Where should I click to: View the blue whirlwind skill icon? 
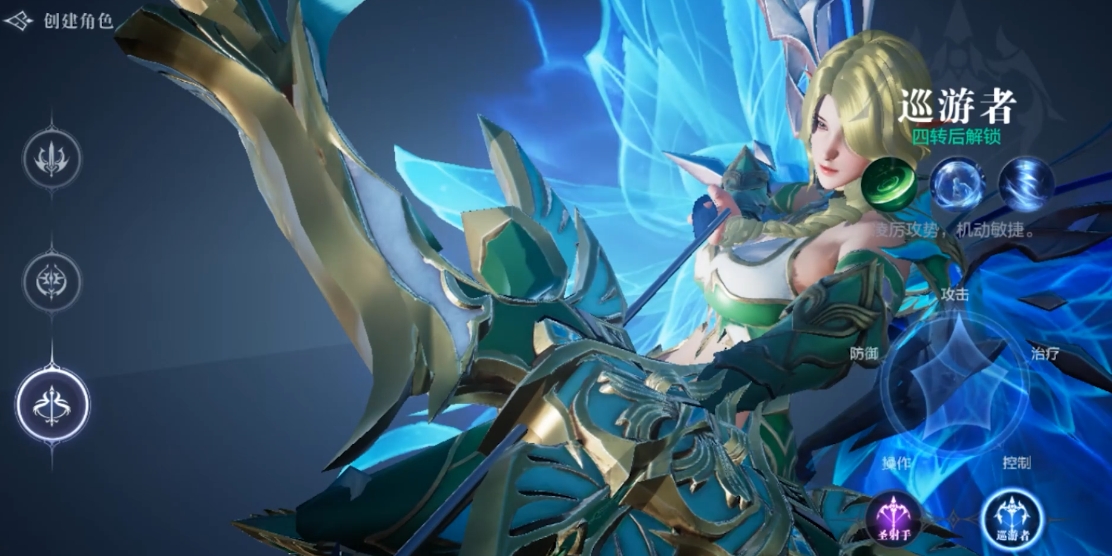tap(1027, 186)
